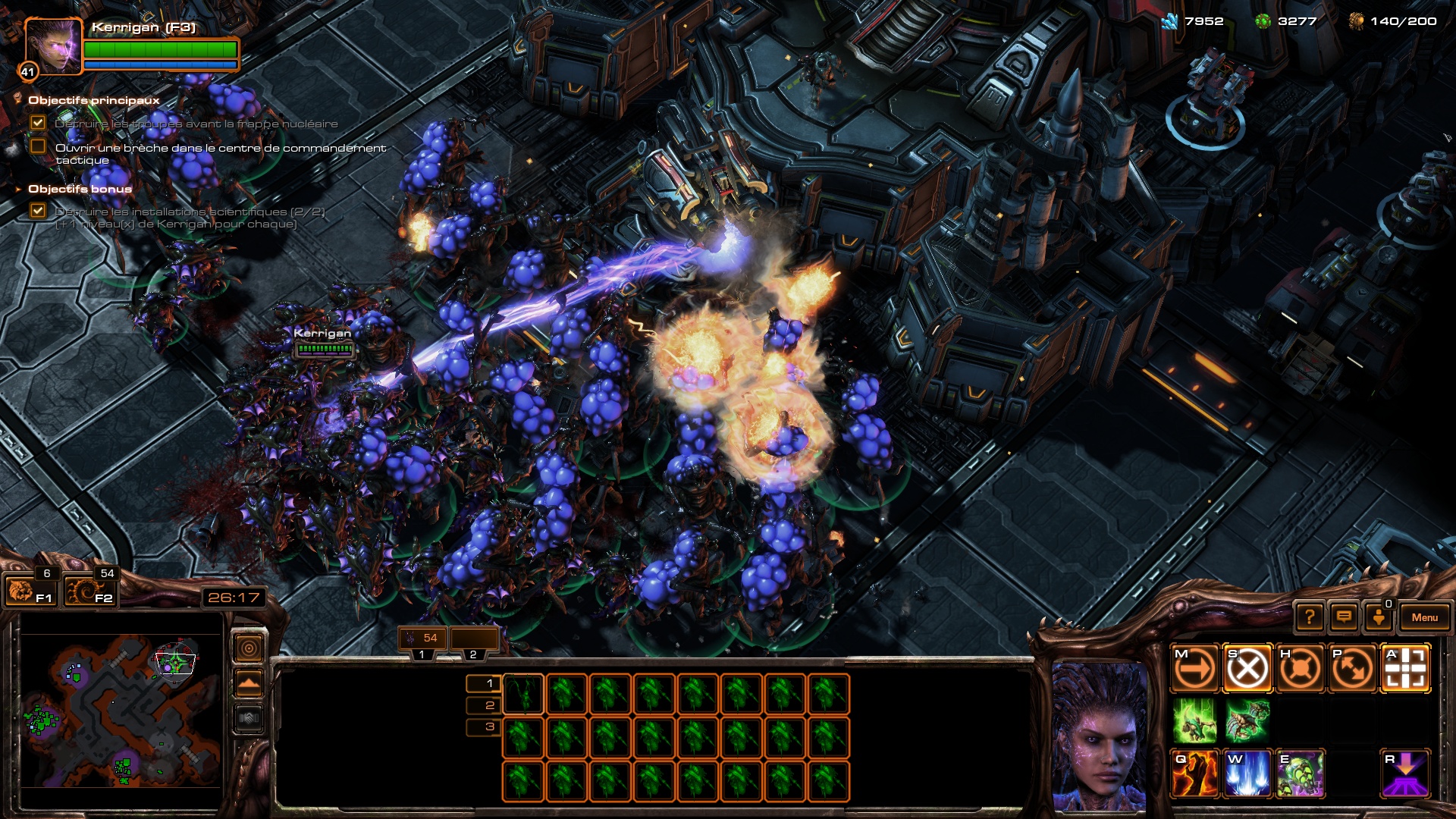Open the help question mark button

click(1310, 617)
